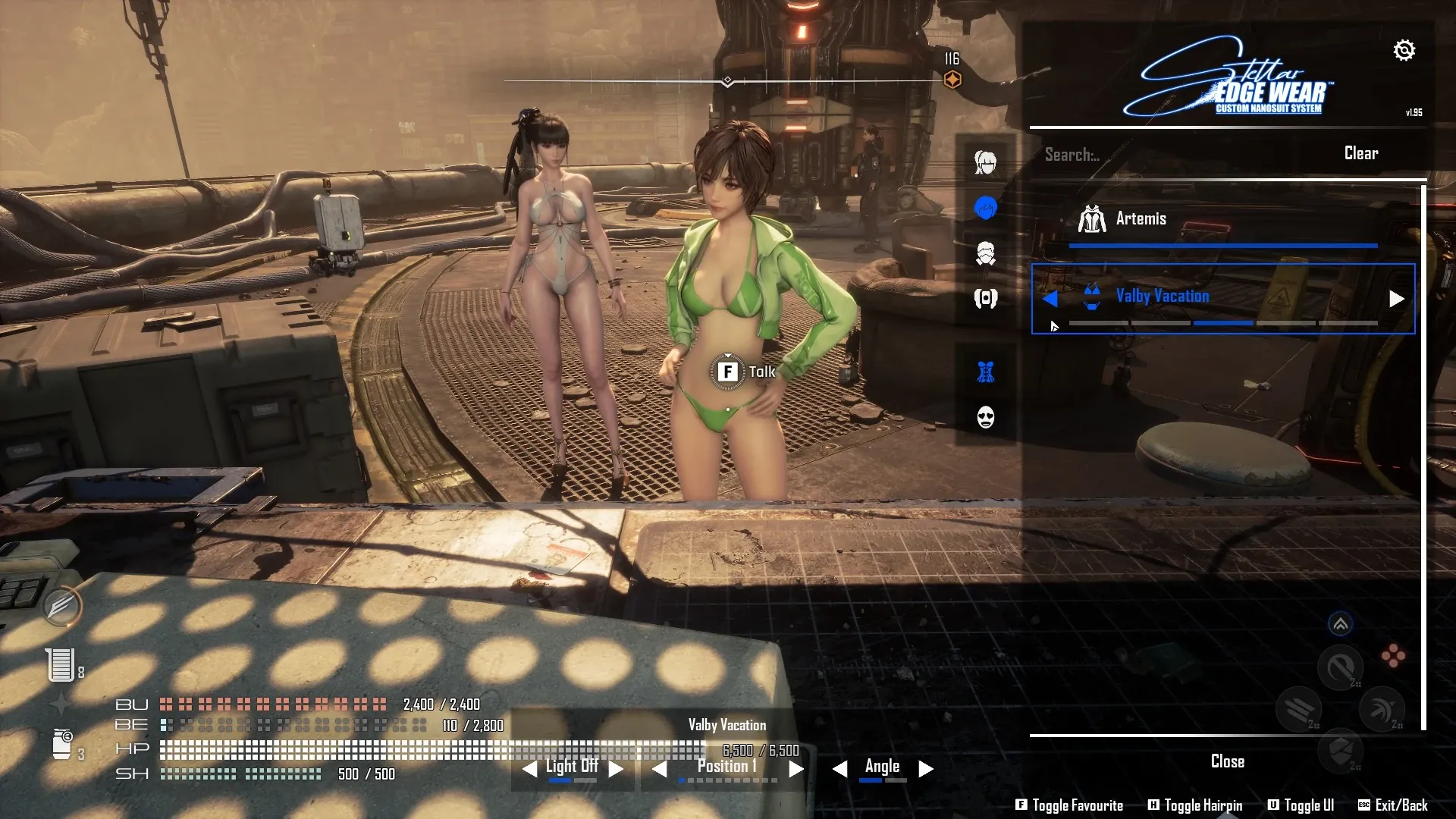Select the Artemis outfit row
This screenshot has height=819, width=1456.
coord(1221,219)
